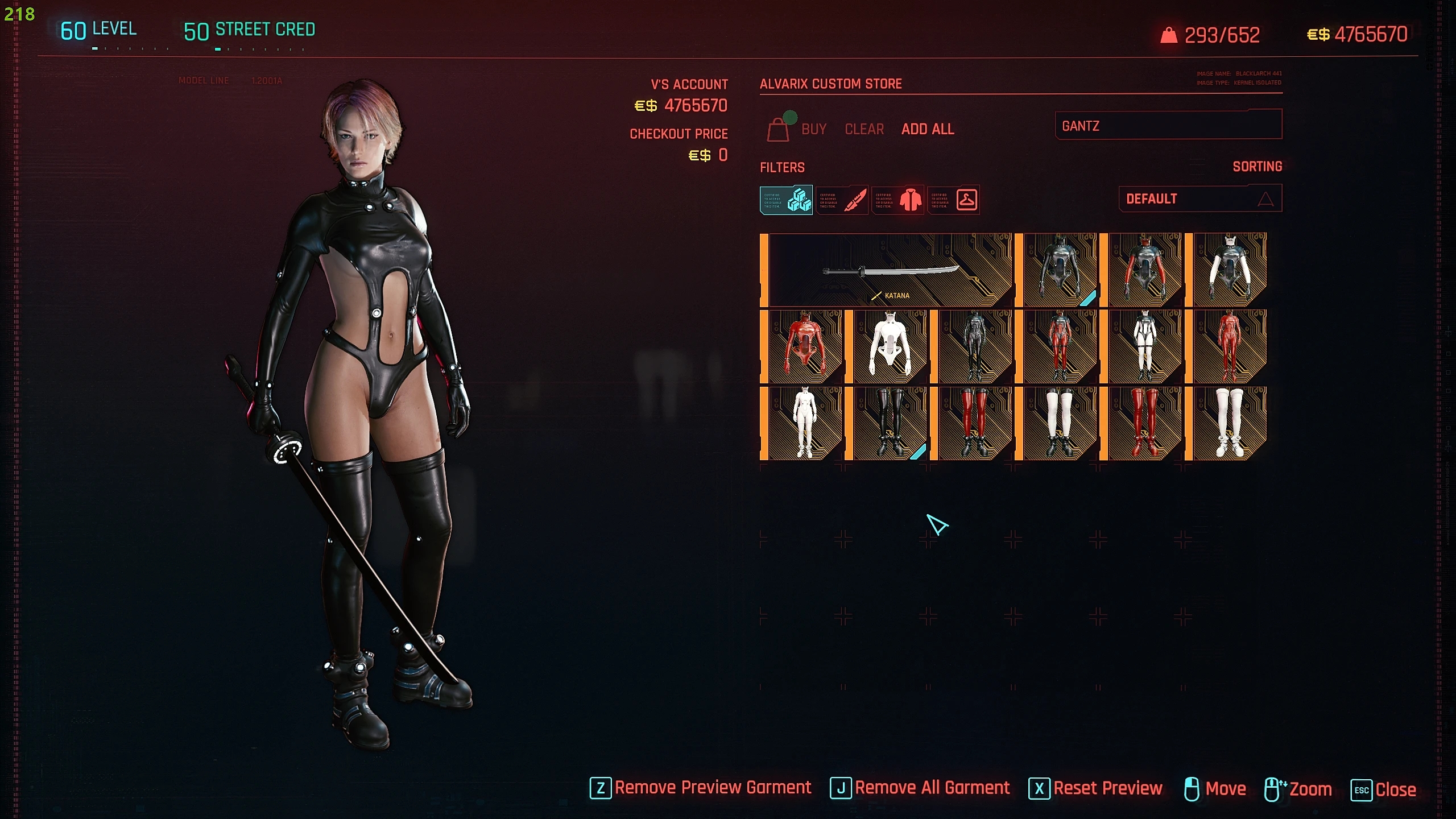Open the shopping bag cart icon
1456x819 pixels.
(778, 130)
